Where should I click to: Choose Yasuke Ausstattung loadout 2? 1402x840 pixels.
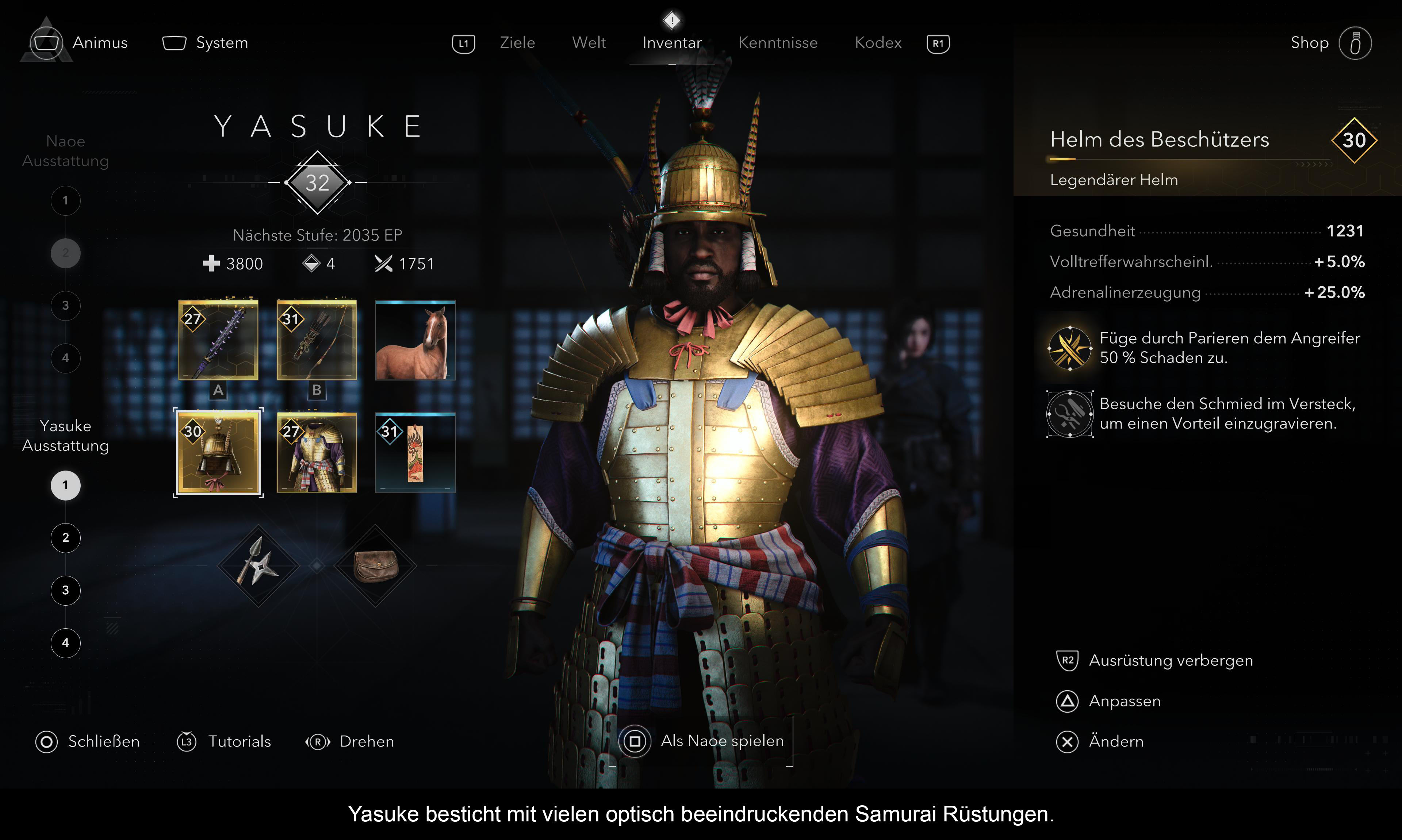coord(66,538)
